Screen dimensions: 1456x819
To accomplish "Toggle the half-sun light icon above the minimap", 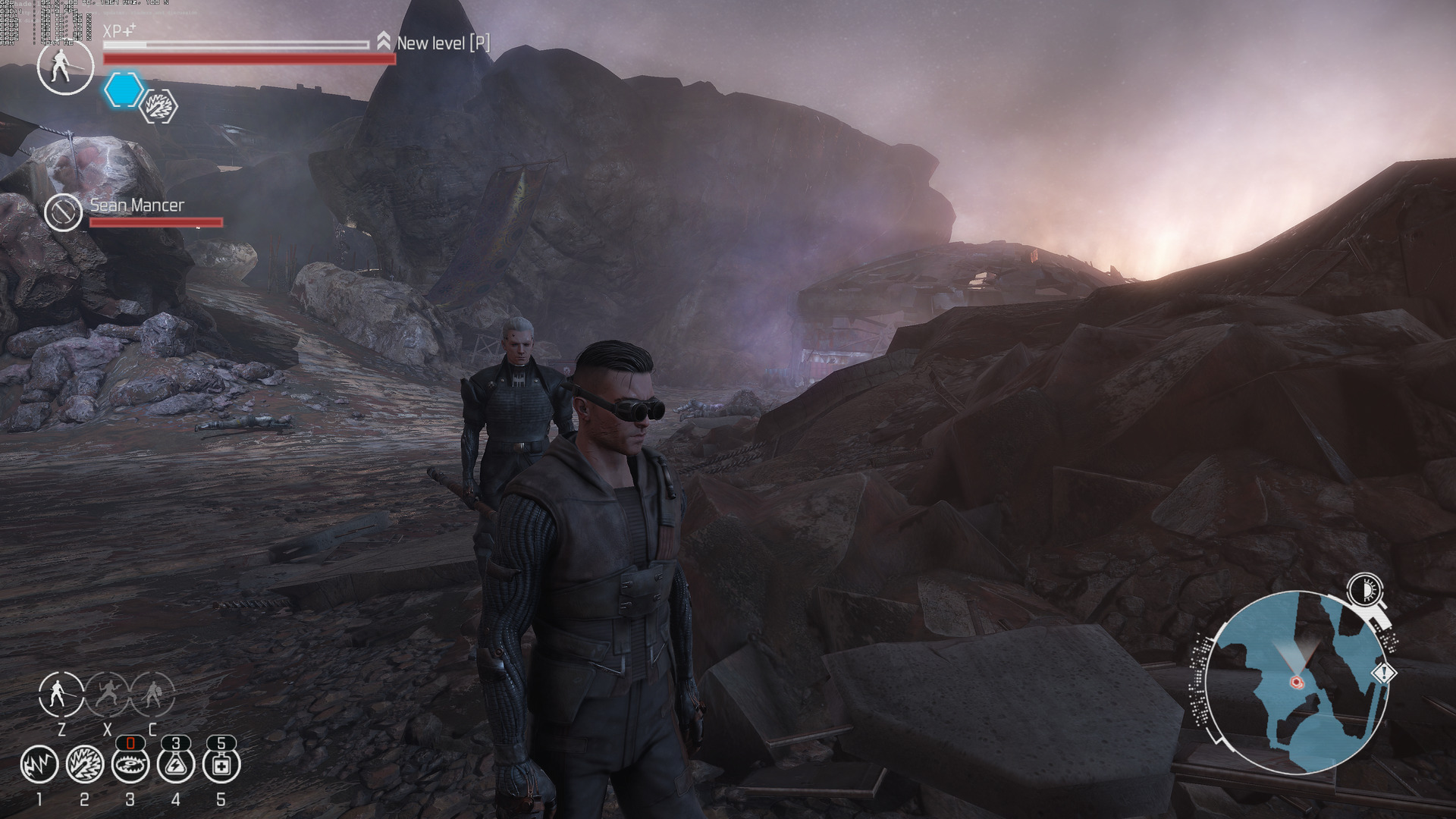I will coord(1365,588).
